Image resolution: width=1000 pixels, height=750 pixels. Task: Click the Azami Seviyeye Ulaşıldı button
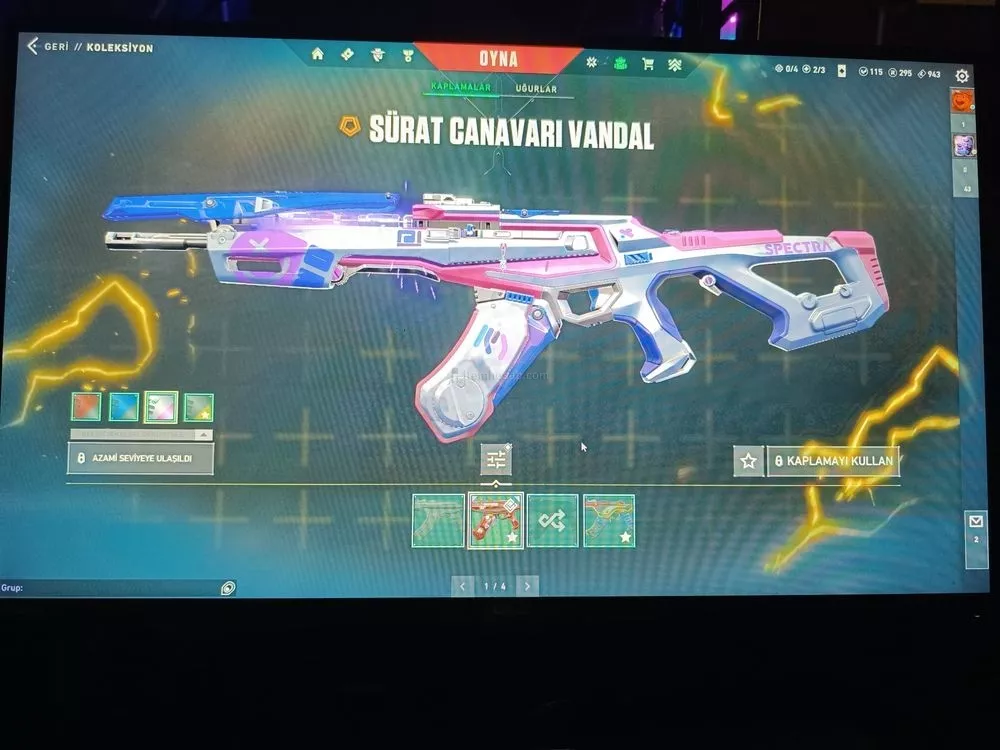[140, 459]
